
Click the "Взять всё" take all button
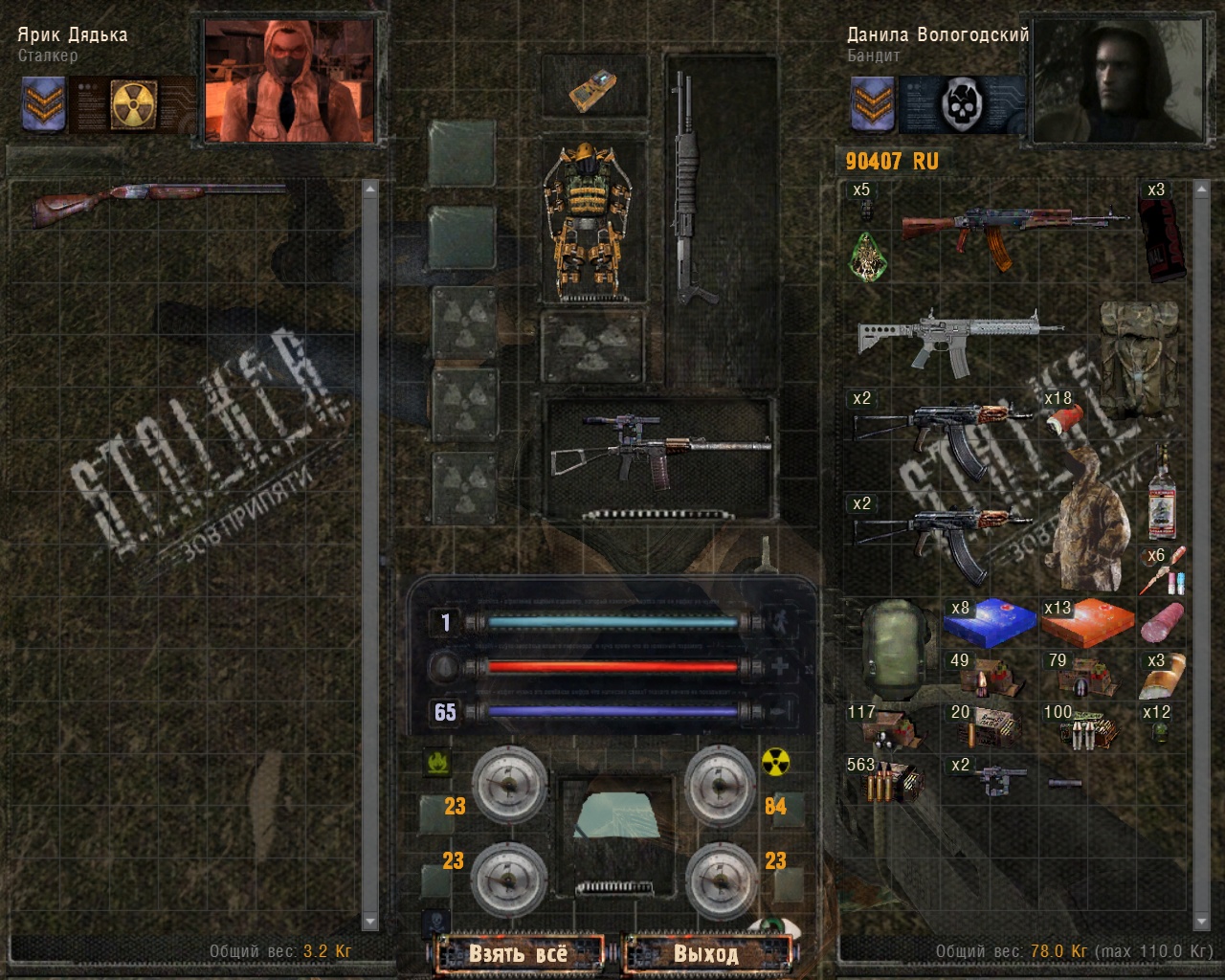[x=518, y=953]
